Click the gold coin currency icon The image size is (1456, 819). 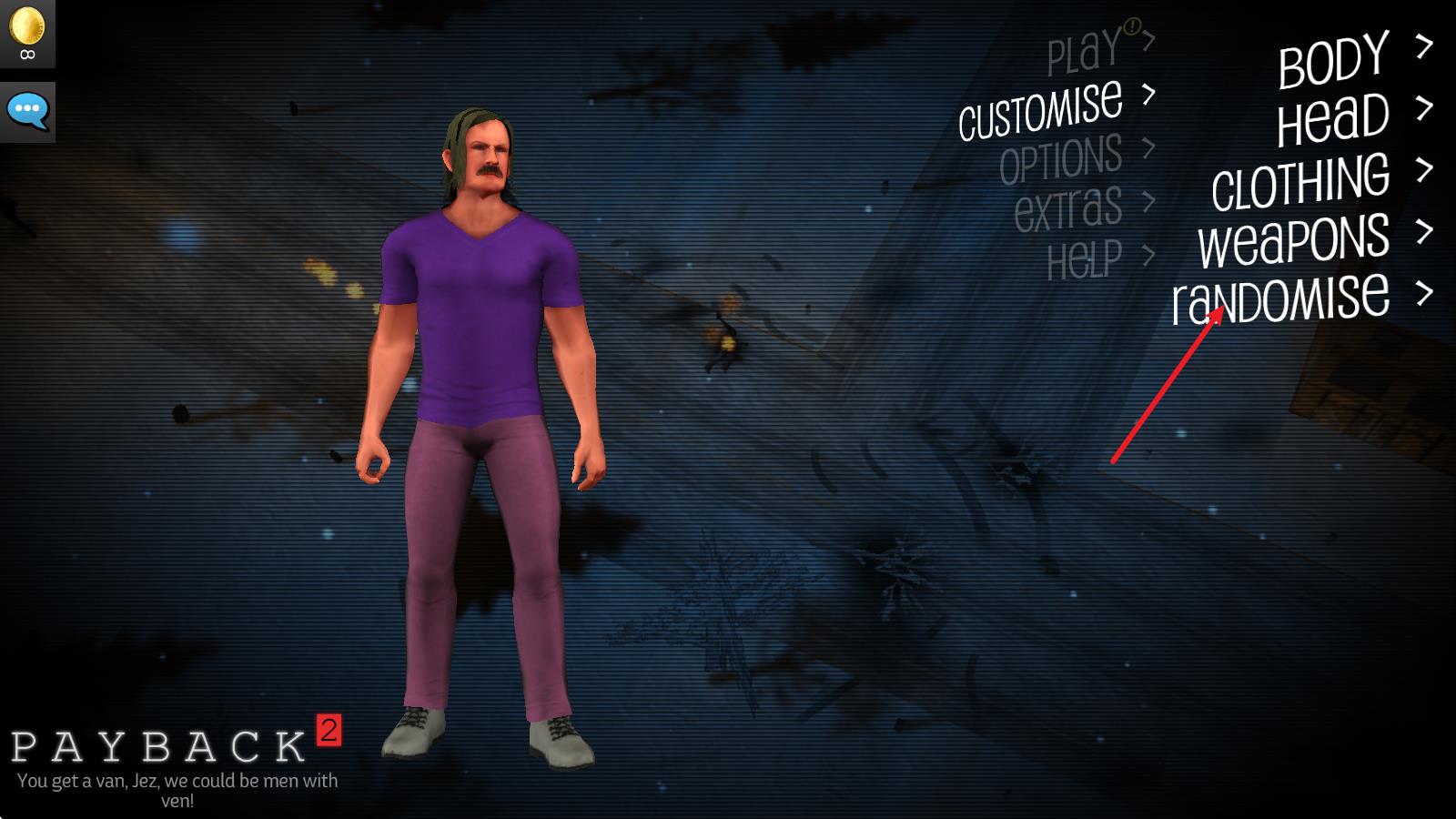[x=27, y=25]
